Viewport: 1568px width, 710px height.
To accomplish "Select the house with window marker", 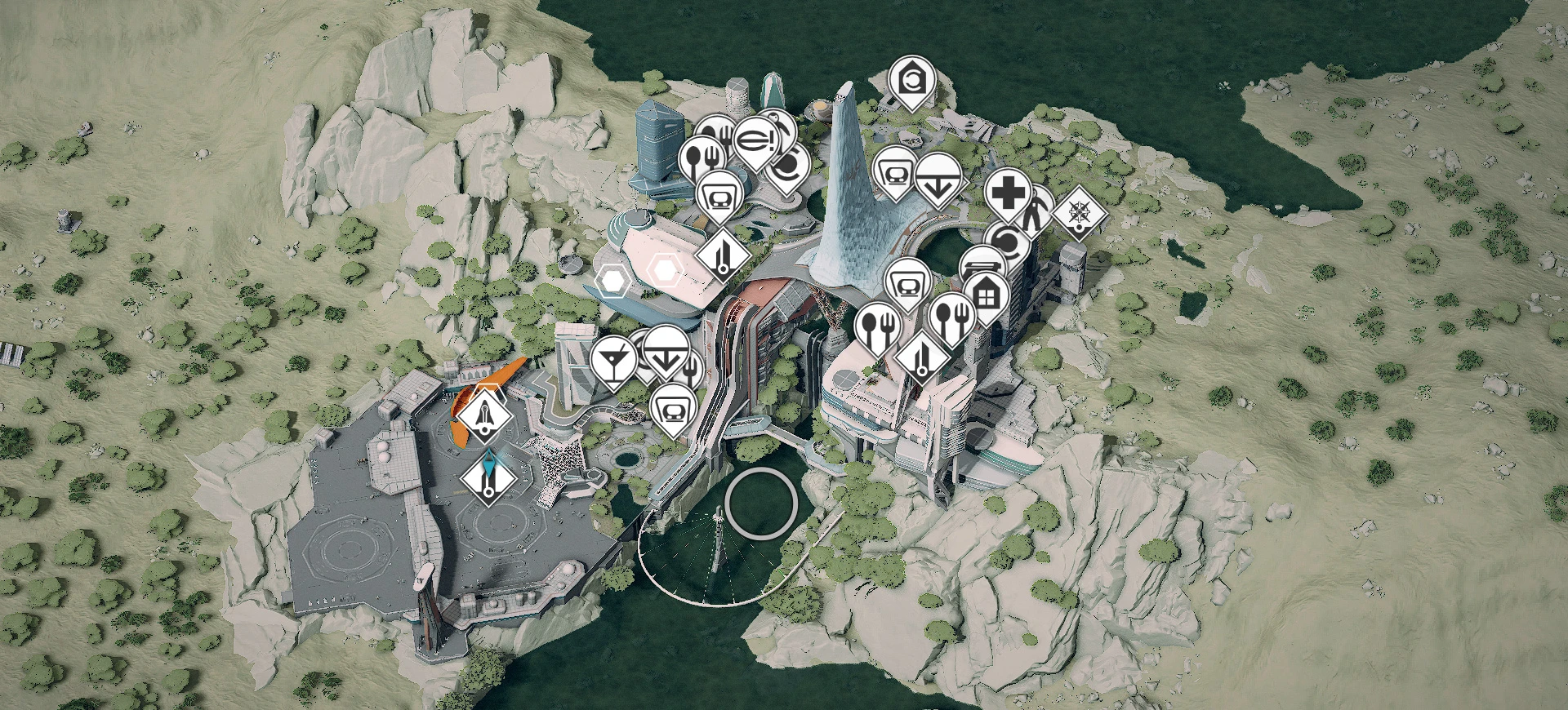I will [x=986, y=294].
